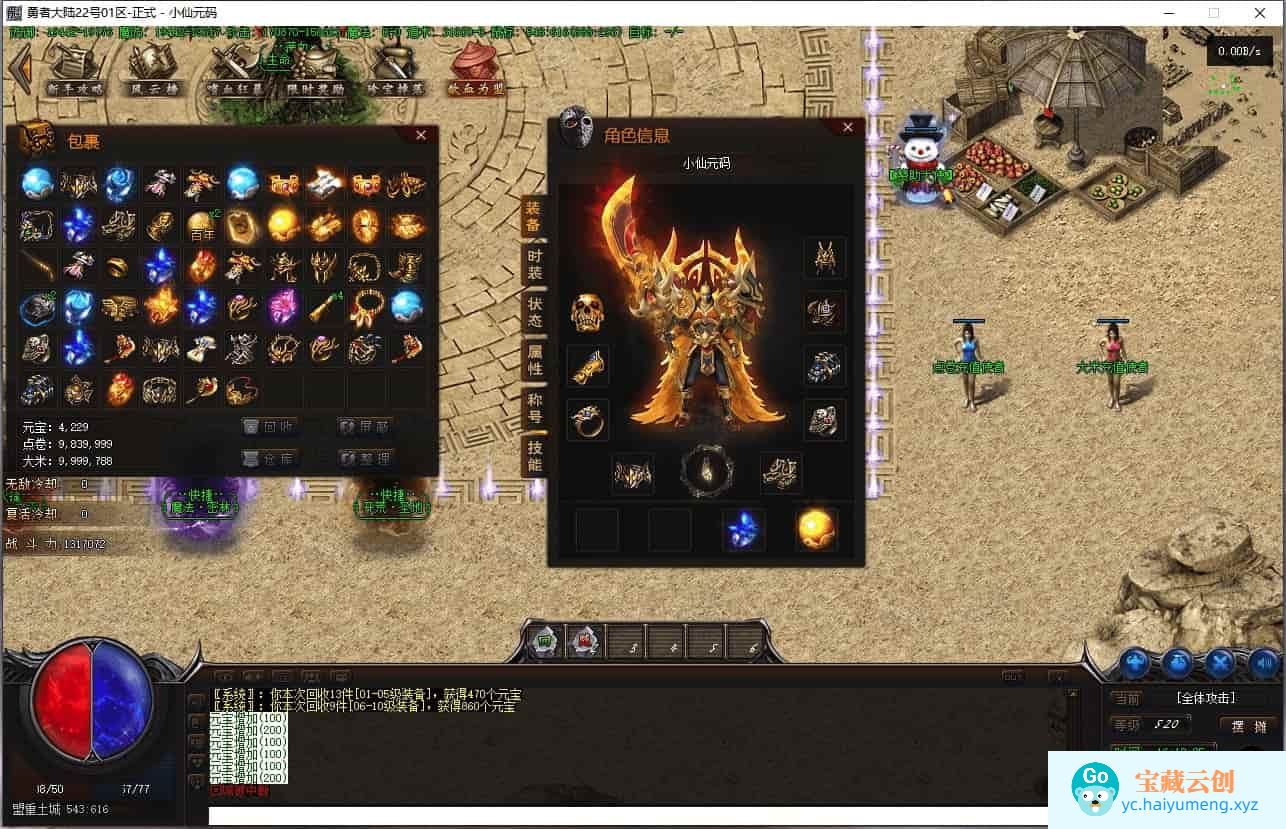Screen dimensions: 1286x829
Task: Switch to the 时装 fashion tab
Action: tap(535, 264)
